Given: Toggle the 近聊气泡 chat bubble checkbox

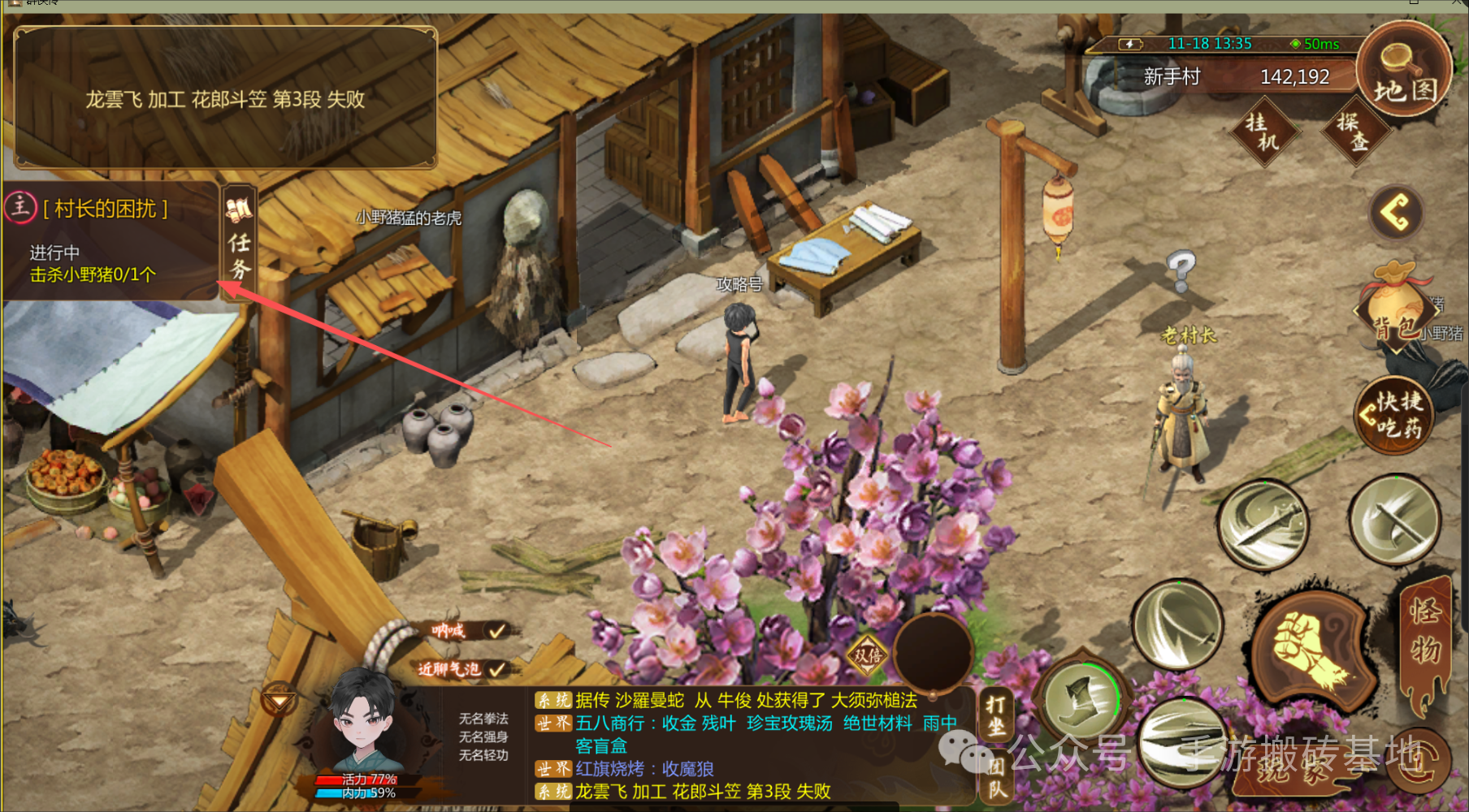Looking at the screenshot, I should point(496,669).
